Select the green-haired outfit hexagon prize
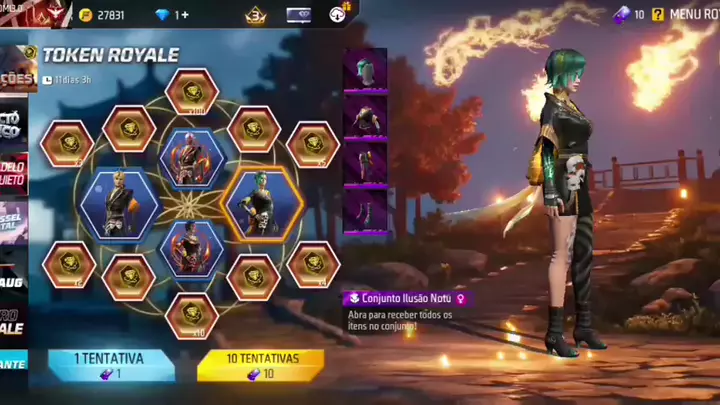This screenshot has height=405, width=720. coord(261,203)
